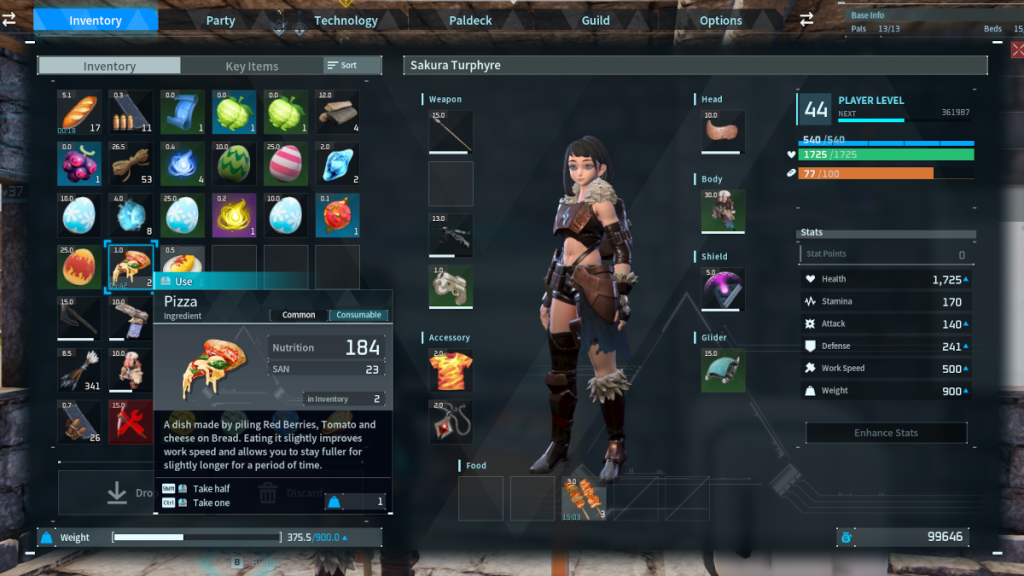Select the skewer Food slot
Image resolution: width=1024 pixels, height=576 pixels.
click(583, 498)
